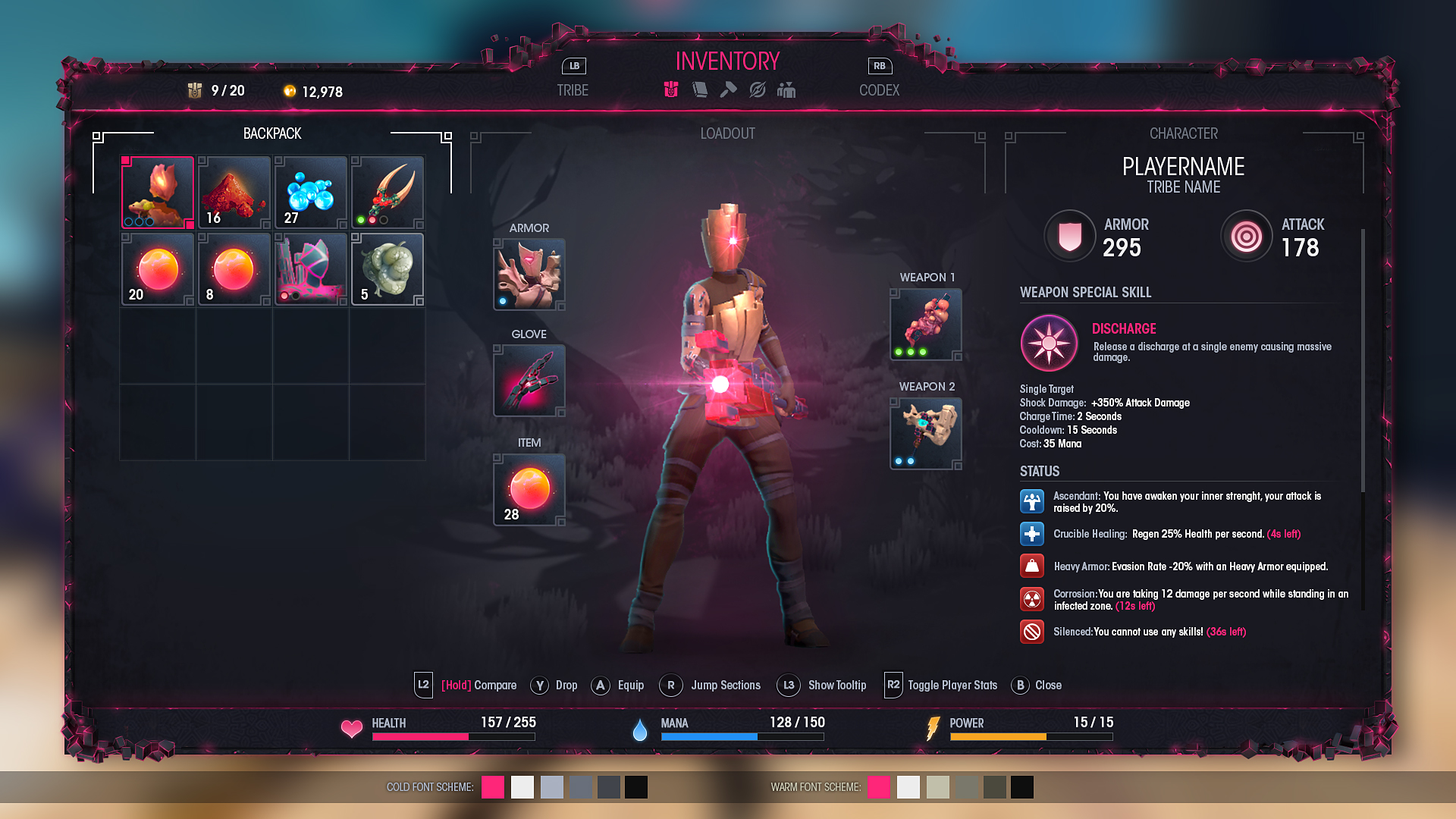The height and width of the screenshot is (819, 1456).
Task: Select the curved claw weapon in backpack
Action: tap(388, 193)
